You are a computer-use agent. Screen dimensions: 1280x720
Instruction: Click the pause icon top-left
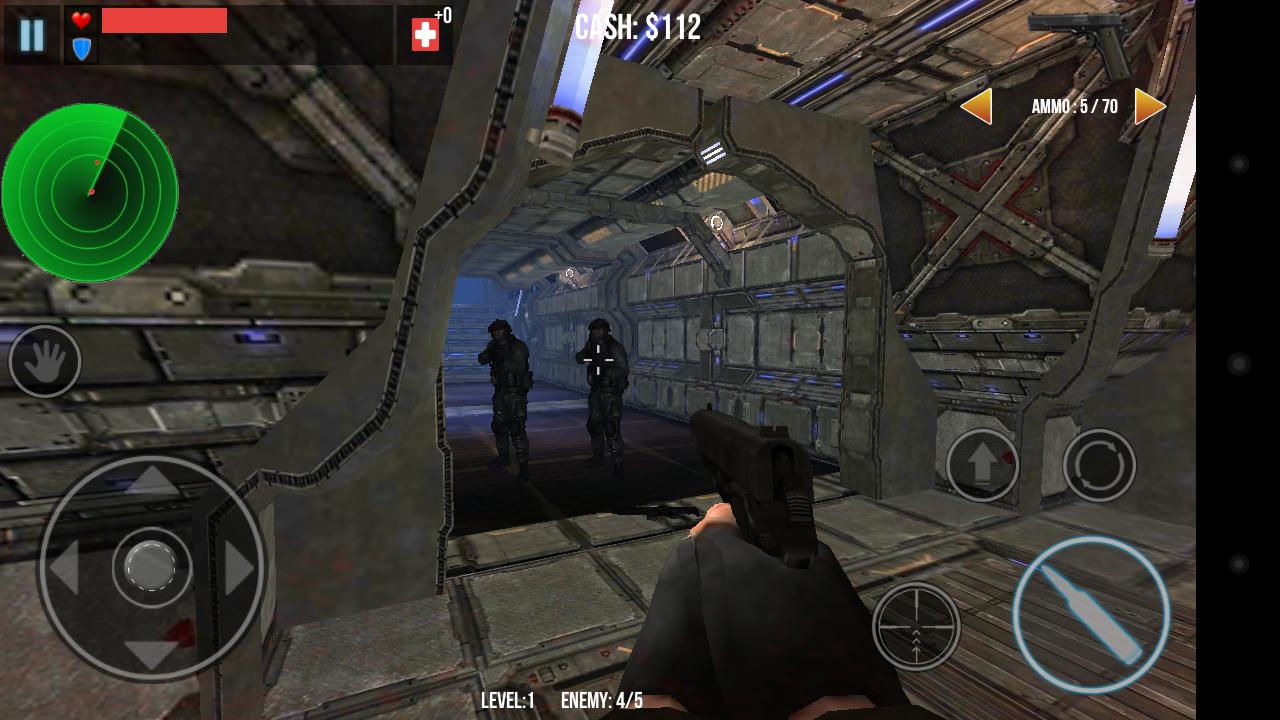31,36
